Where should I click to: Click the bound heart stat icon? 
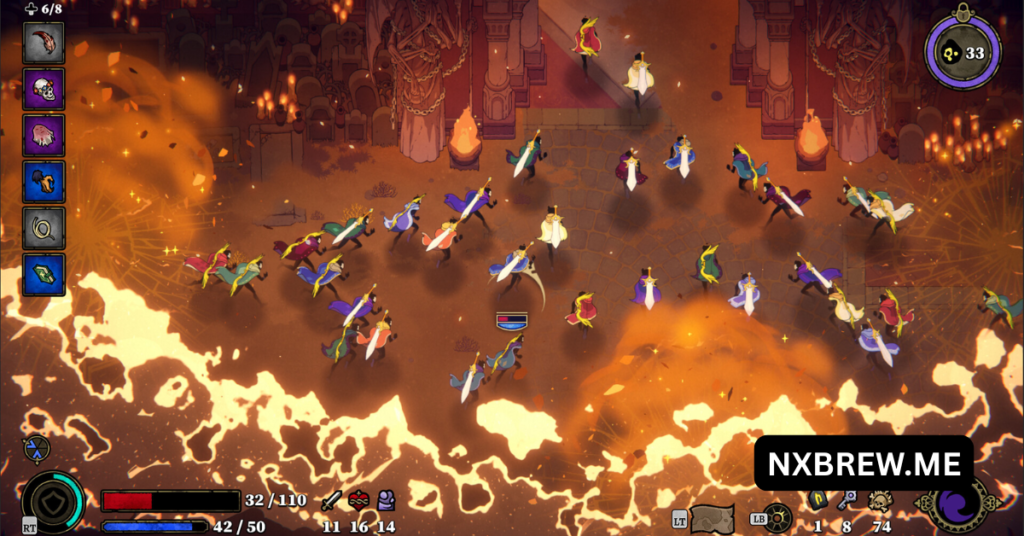tap(359, 501)
